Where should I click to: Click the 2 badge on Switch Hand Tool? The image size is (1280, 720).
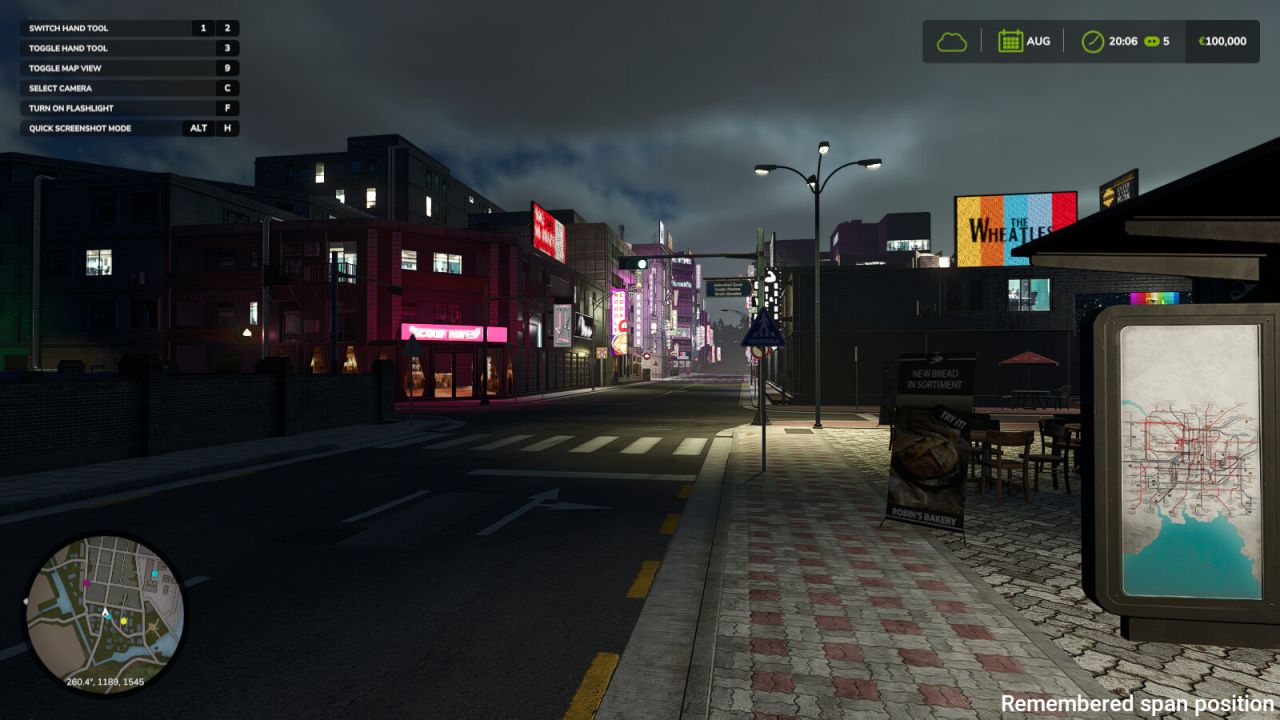click(227, 28)
